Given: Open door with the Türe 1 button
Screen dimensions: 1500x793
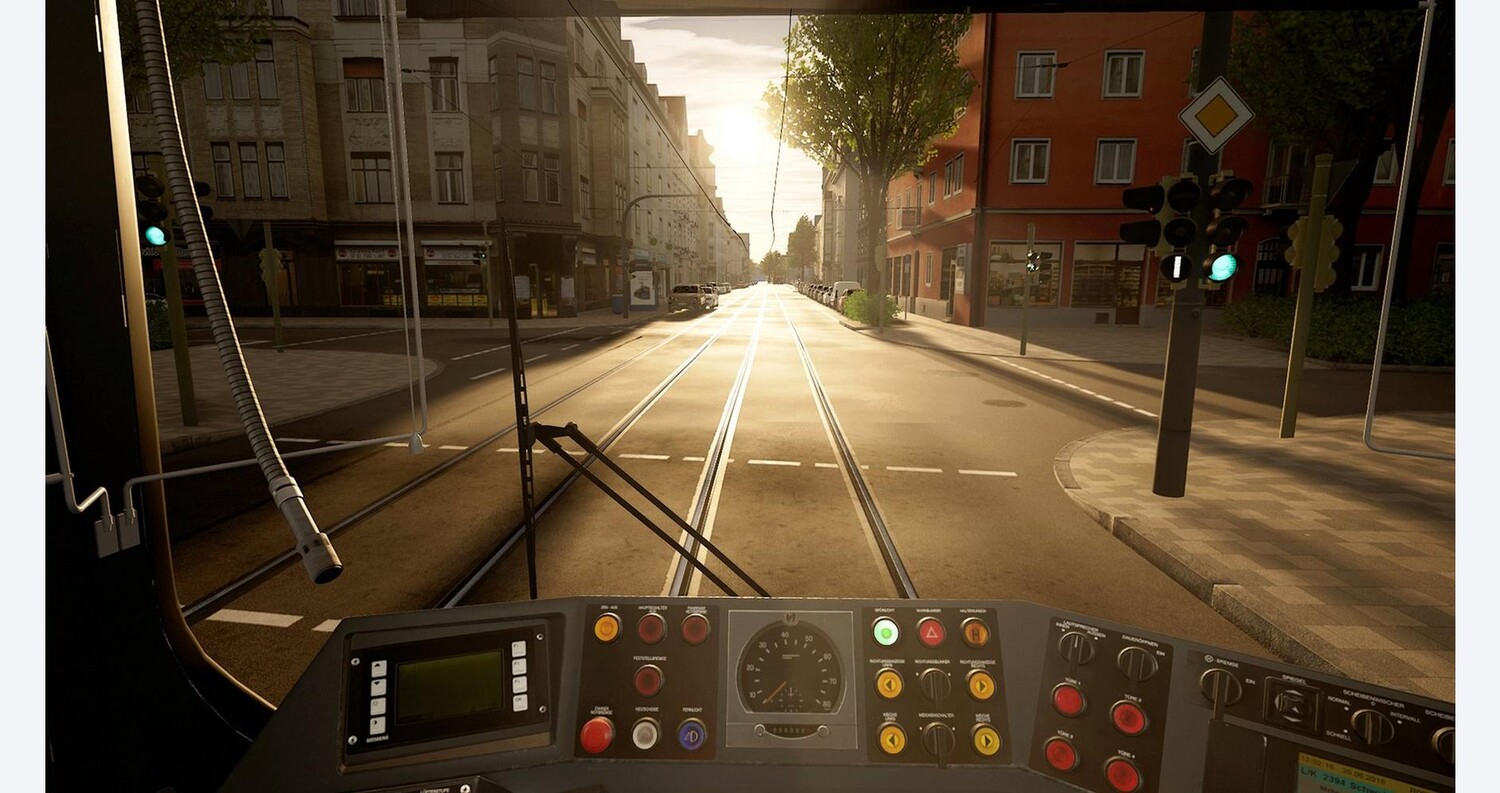Looking at the screenshot, I should click(1069, 699).
